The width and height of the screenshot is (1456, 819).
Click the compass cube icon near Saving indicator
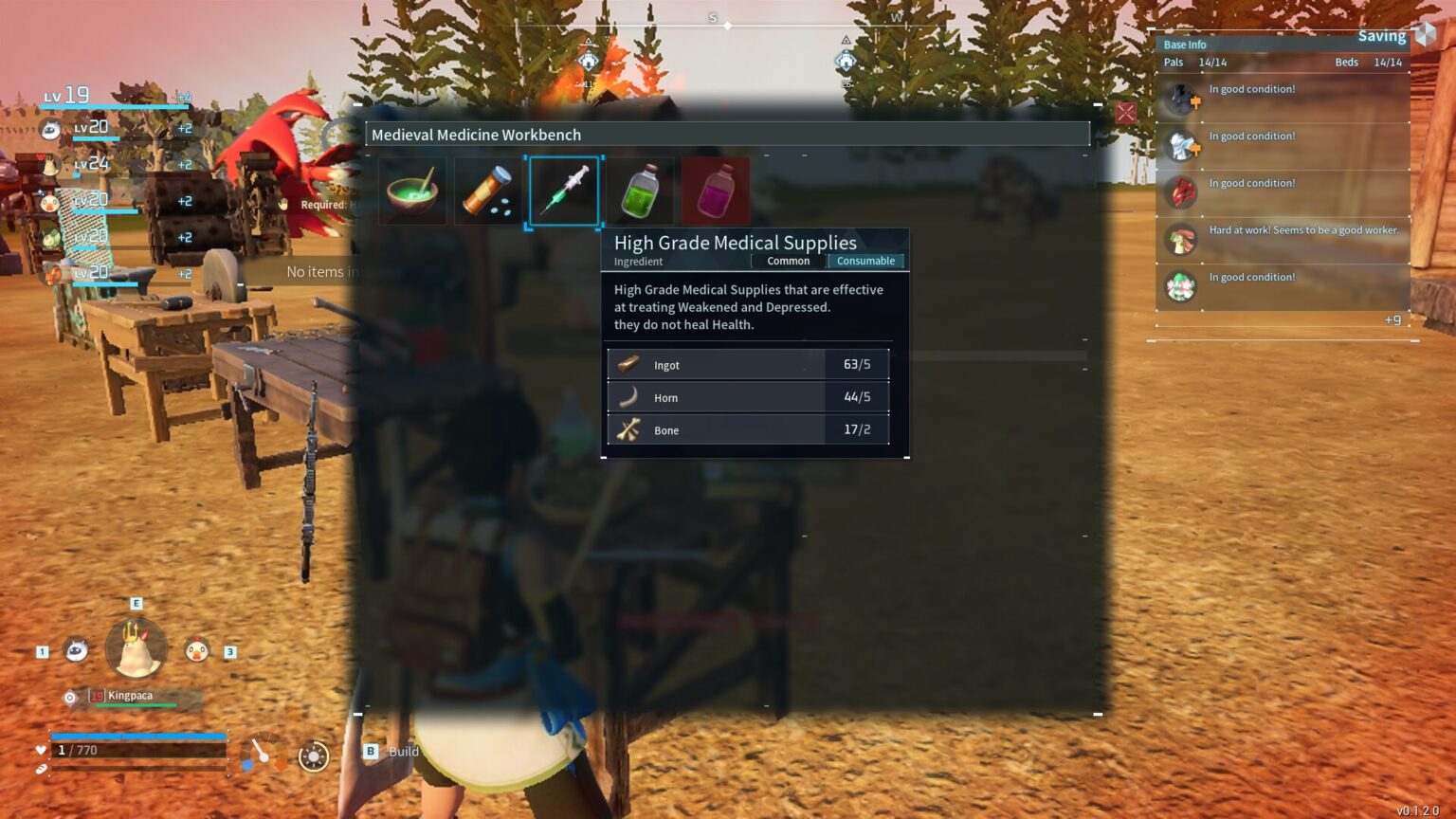point(1424,35)
